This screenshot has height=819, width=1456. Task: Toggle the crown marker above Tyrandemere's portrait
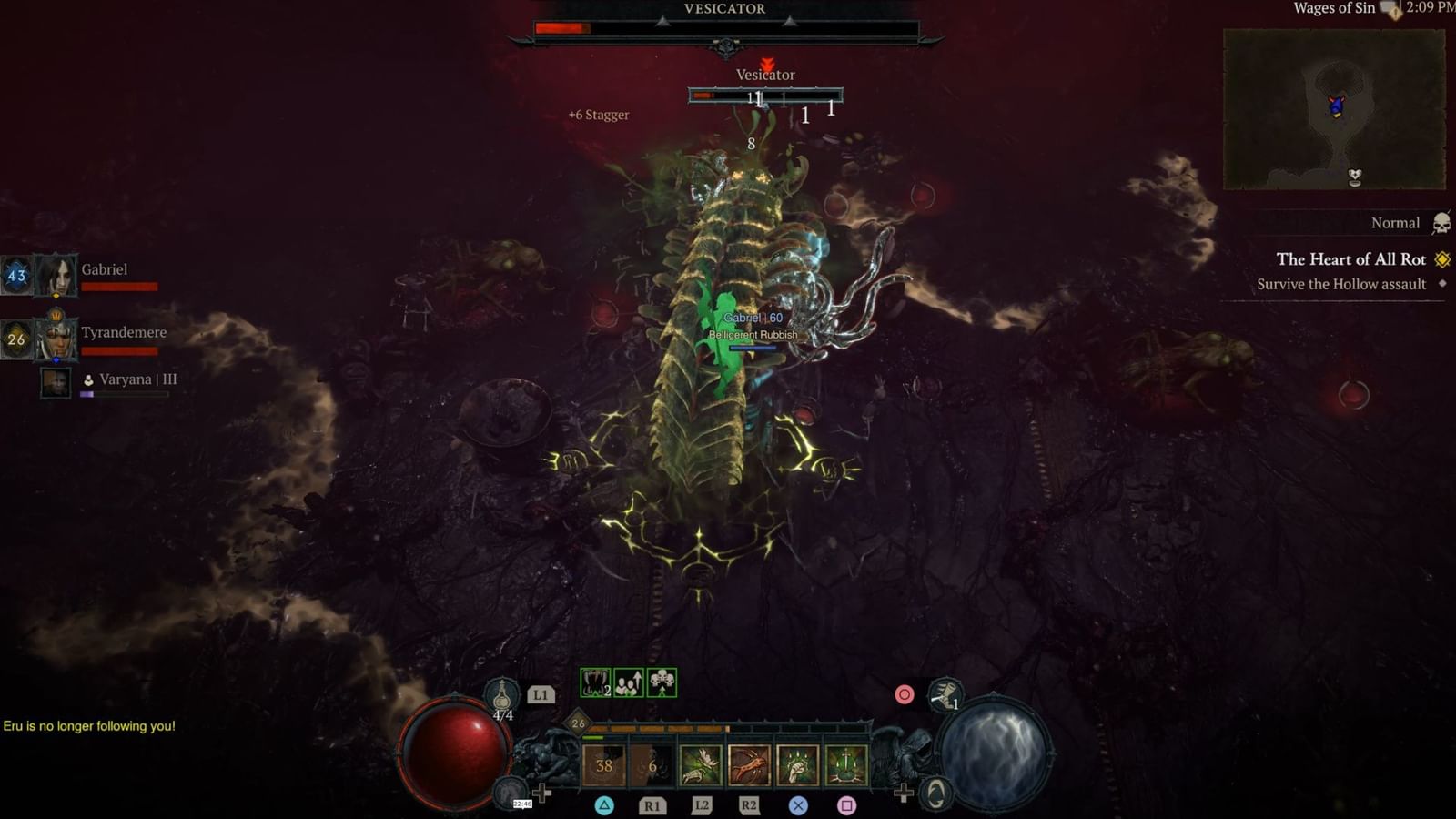pyautogui.click(x=55, y=313)
